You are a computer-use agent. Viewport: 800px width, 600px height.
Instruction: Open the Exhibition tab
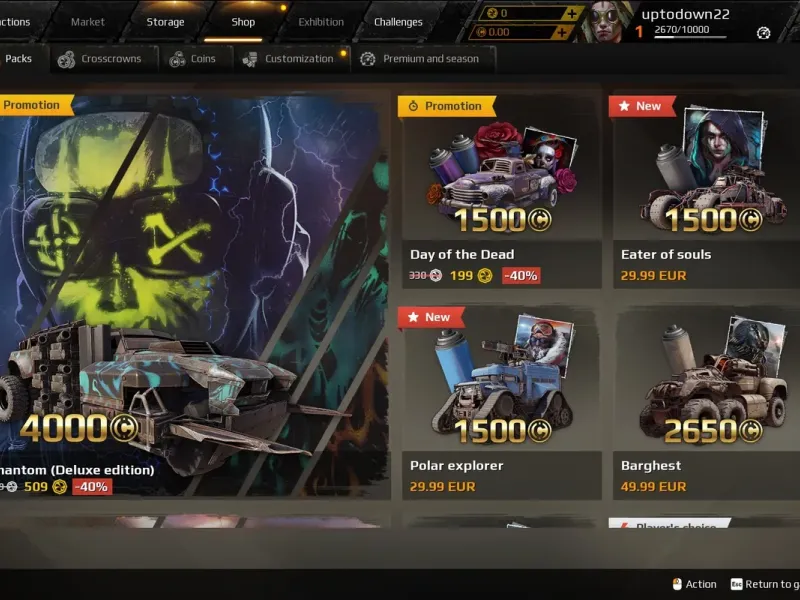coord(321,22)
